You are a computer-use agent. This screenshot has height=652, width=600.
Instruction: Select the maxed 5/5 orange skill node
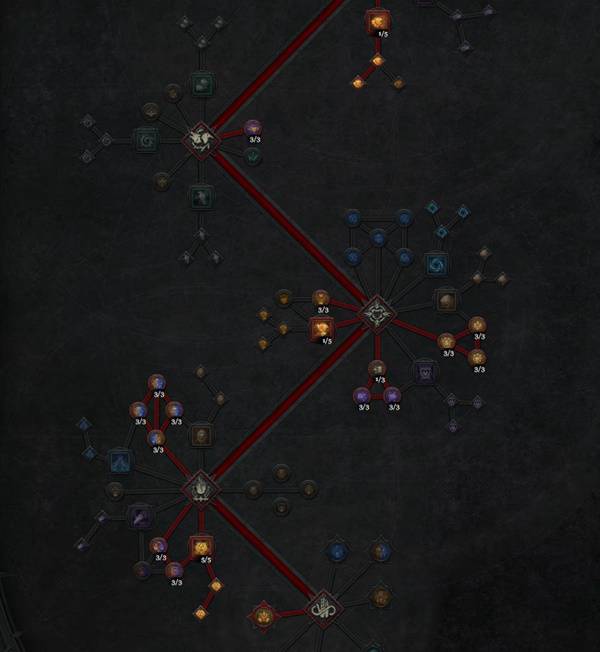[x=201, y=546]
